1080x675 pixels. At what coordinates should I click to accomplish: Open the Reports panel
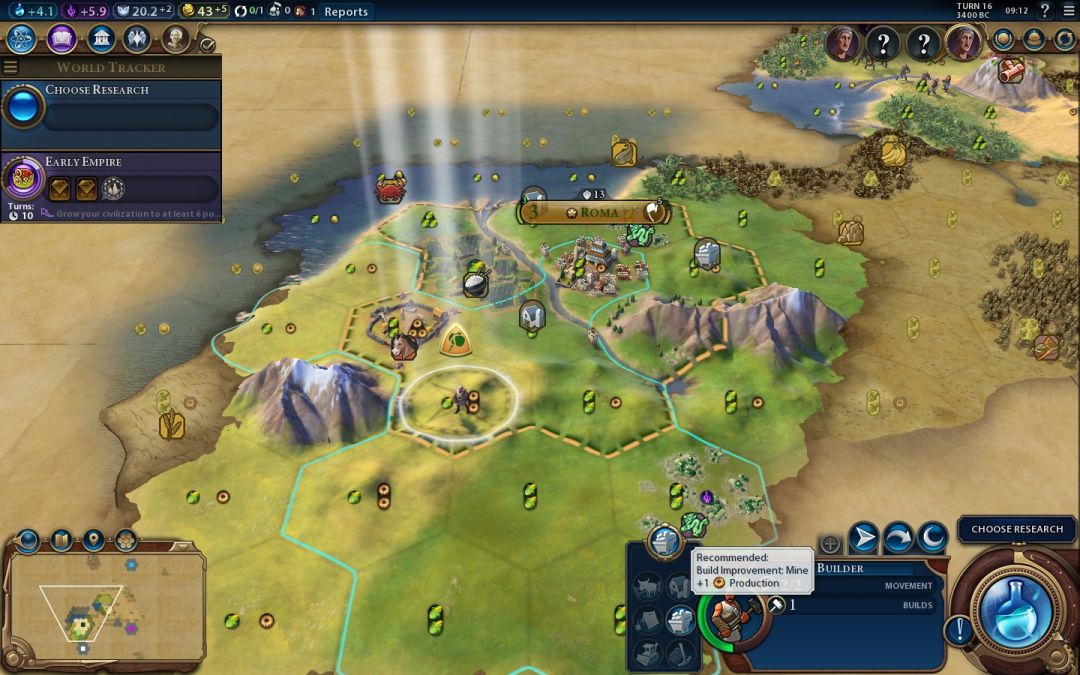click(x=346, y=12)
